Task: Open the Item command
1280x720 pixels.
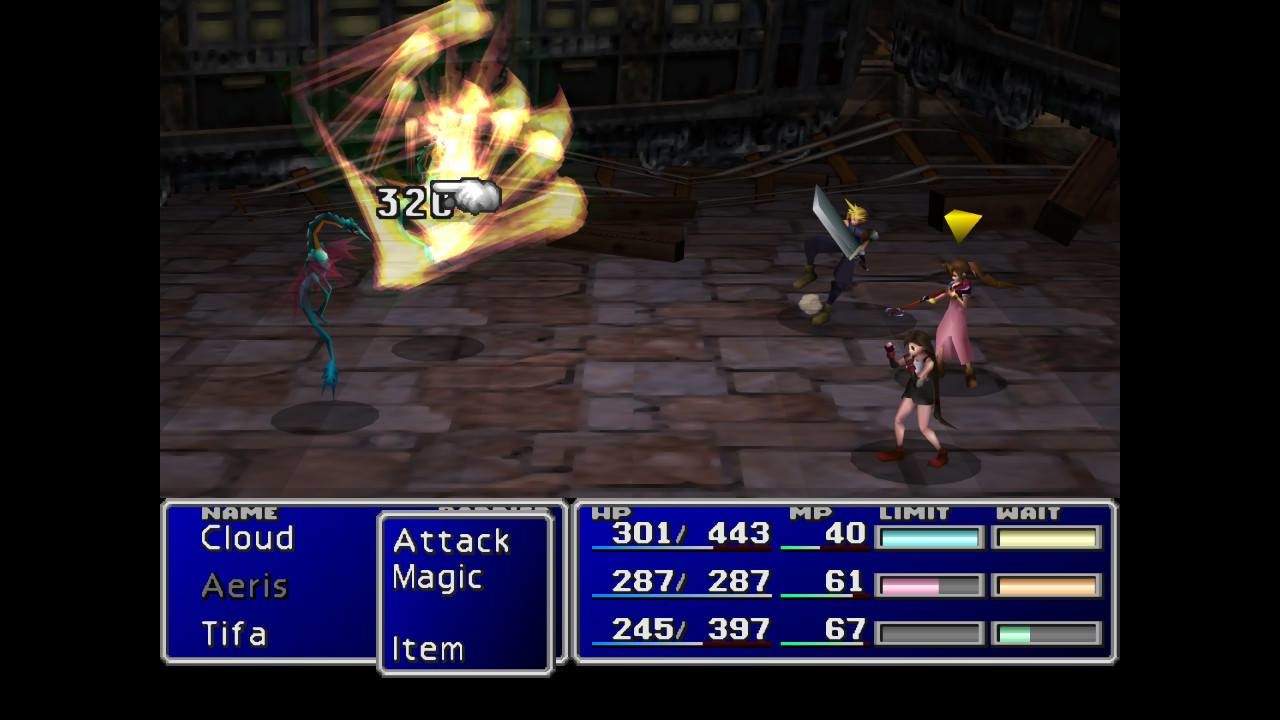Action: (x=427, y=649)
